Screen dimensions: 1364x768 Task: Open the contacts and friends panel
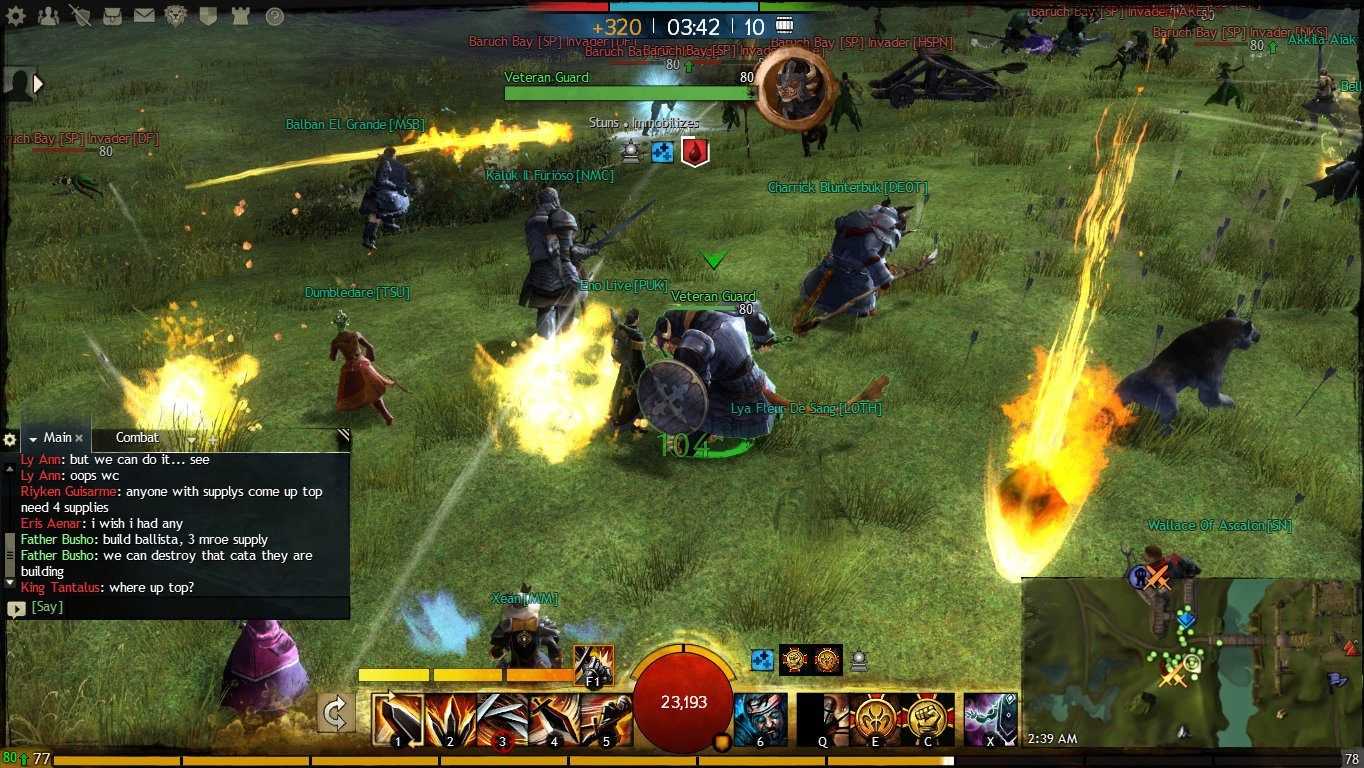pos(48,16)
